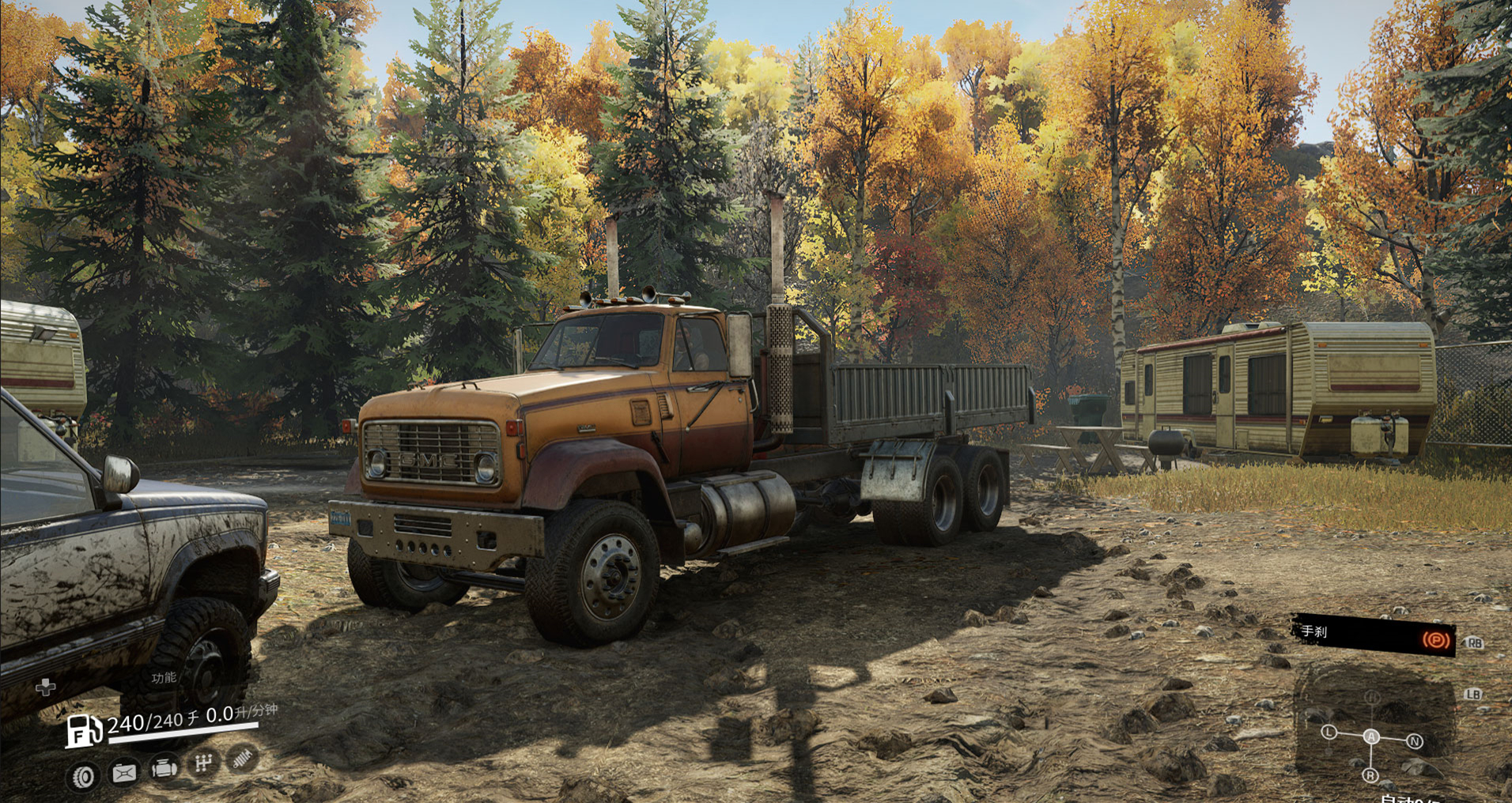1512x803 pixels.
Task: Select the H high gear
Action: click(x=1372, y=697)
